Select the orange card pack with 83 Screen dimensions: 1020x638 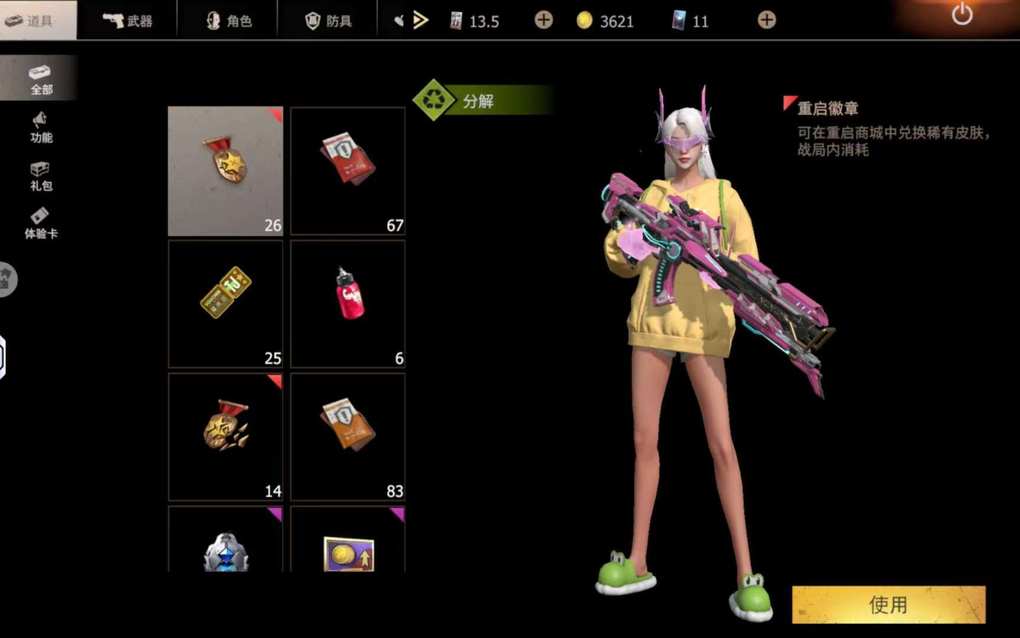click(x=348, y=436)
